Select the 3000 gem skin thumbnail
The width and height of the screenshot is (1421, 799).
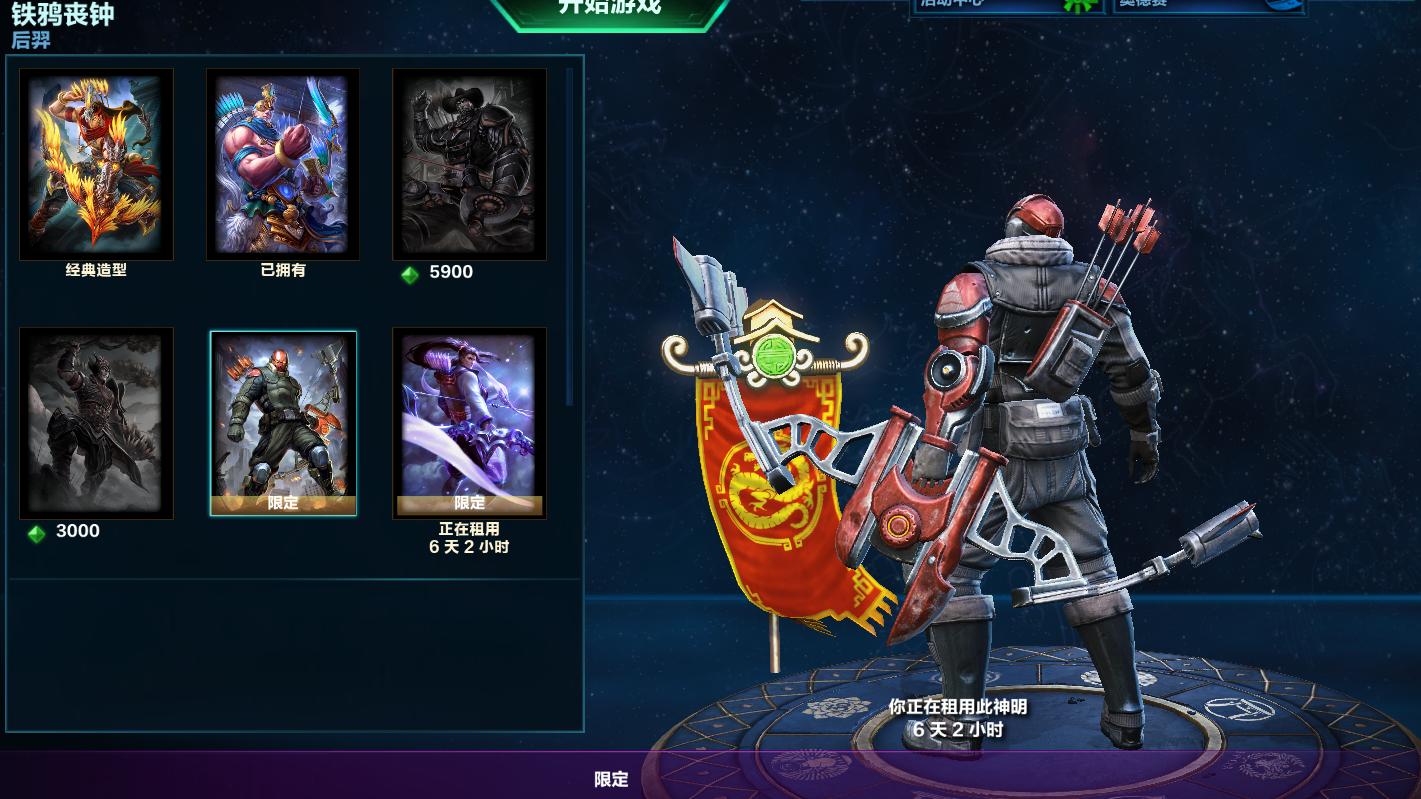96,423
